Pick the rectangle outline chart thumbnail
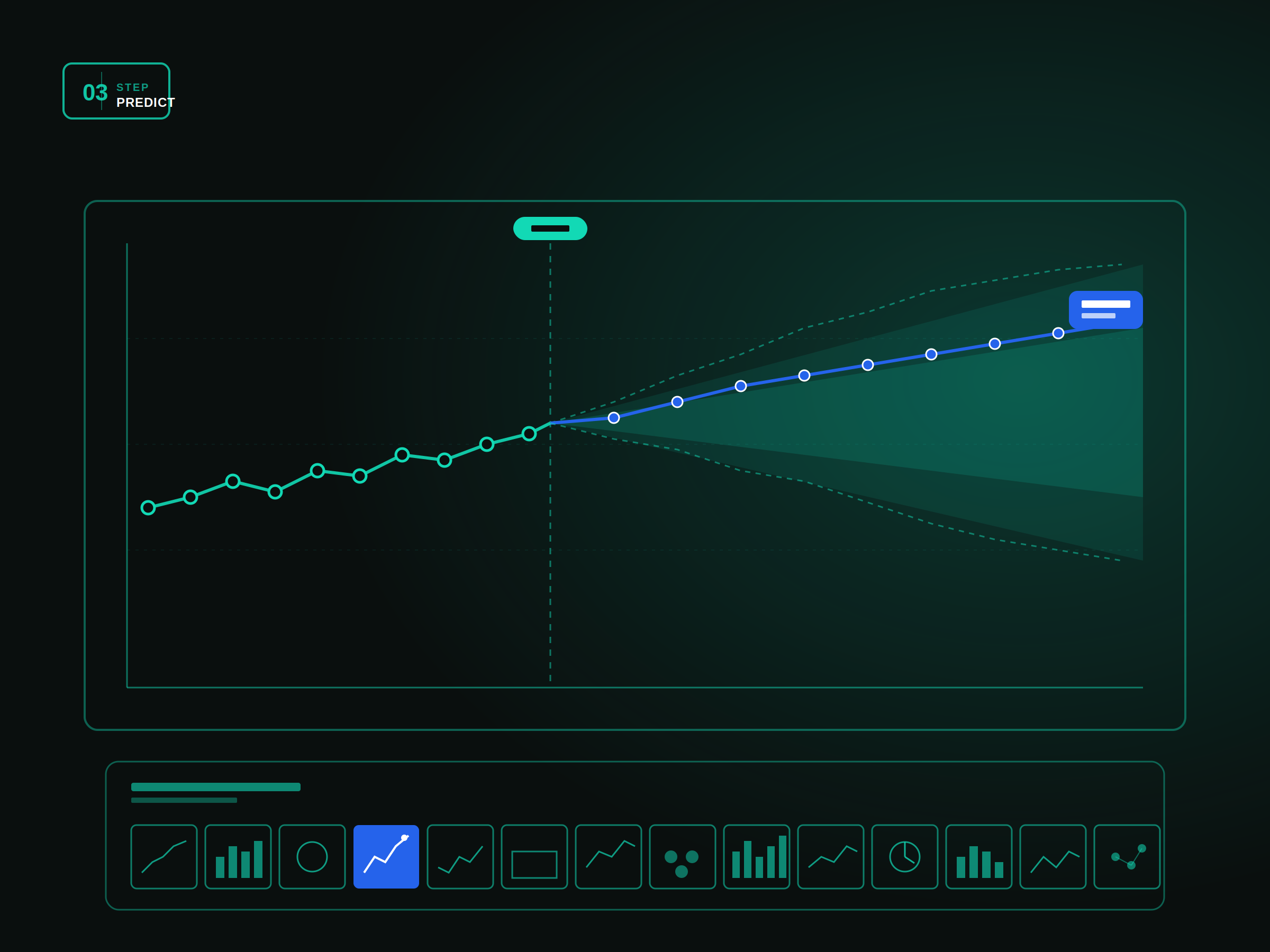The width and height of the screenshot is (1270, 952). tap(534, 856)
